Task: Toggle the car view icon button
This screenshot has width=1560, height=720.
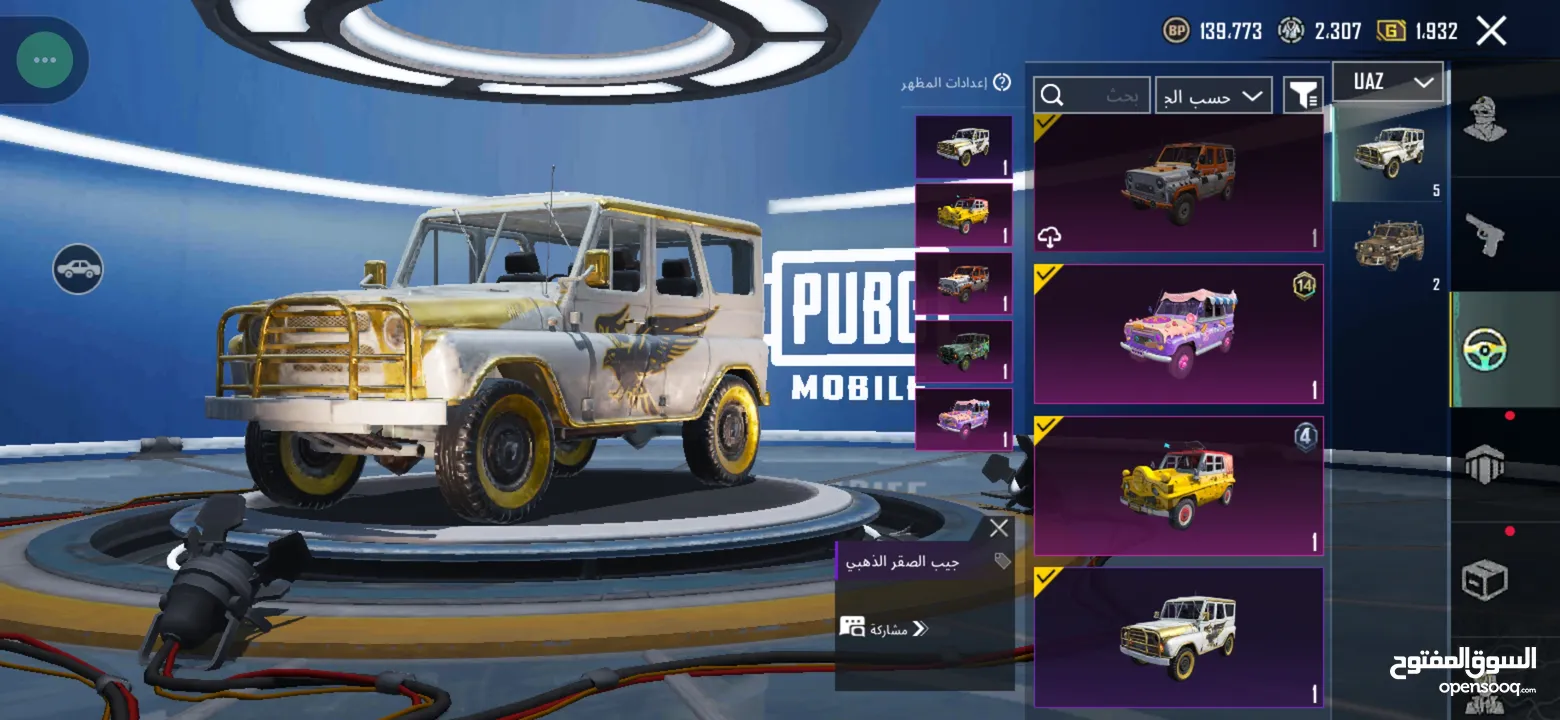Action: coord(78,269)
